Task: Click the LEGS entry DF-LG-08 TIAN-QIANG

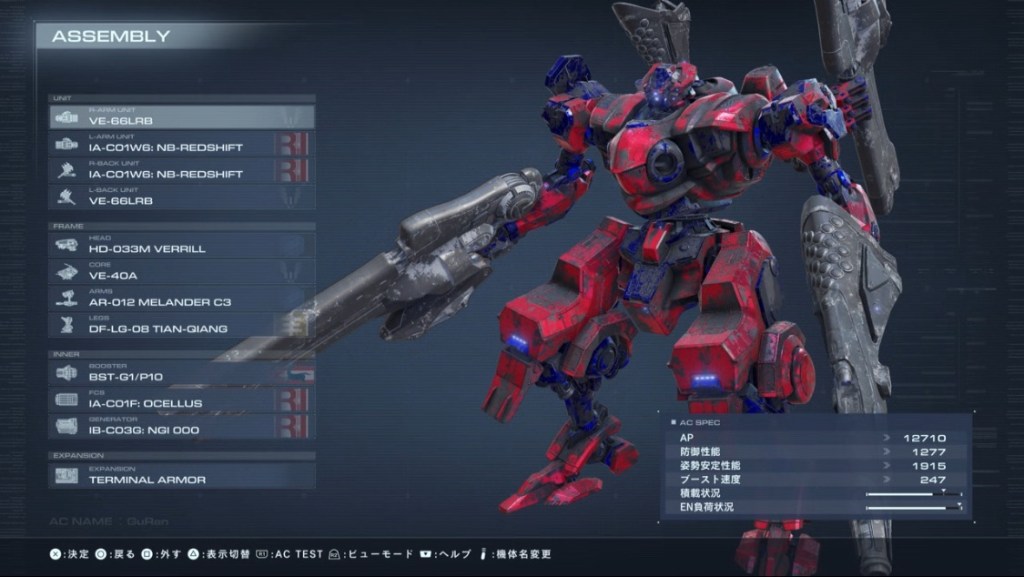Action: click(x=182, y=325)
